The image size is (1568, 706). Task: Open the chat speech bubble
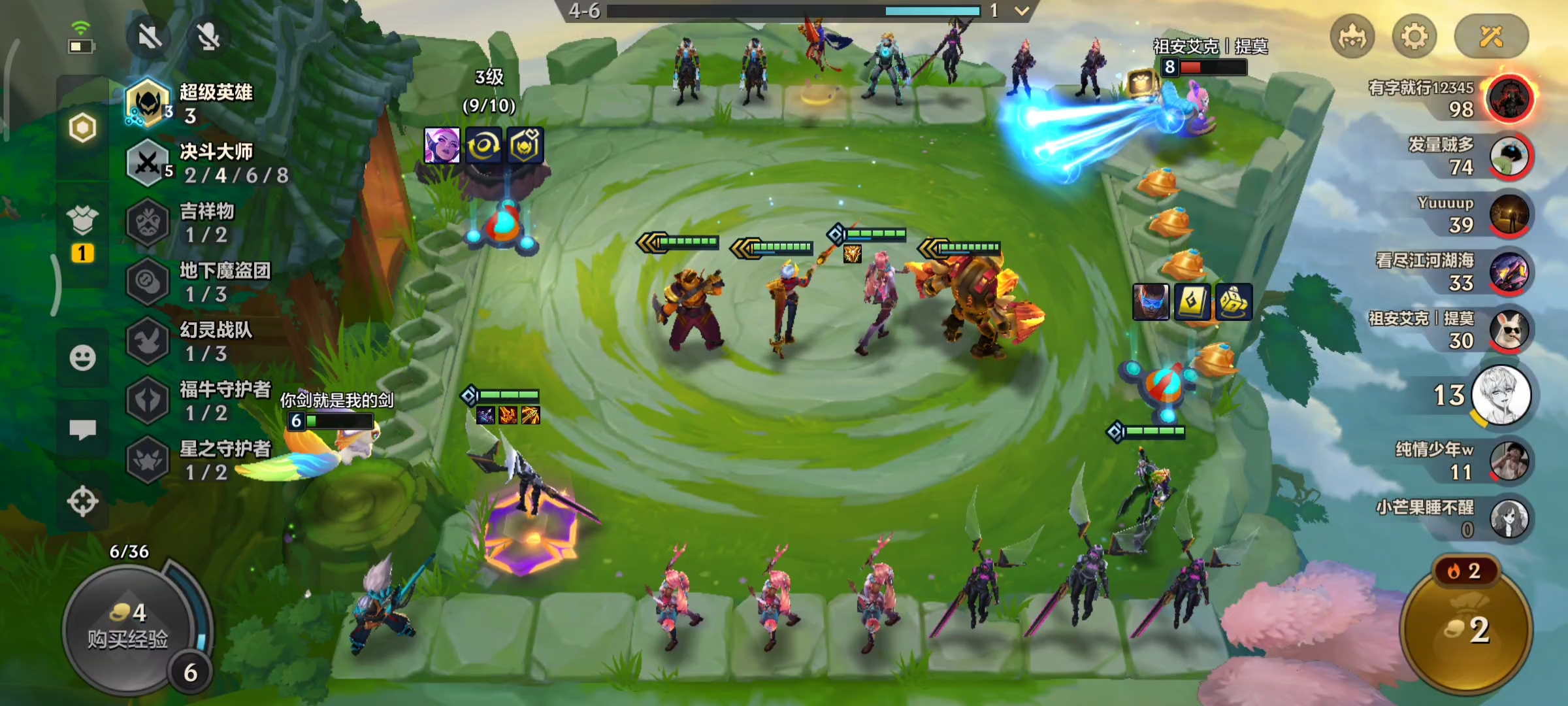pos(82,429)
